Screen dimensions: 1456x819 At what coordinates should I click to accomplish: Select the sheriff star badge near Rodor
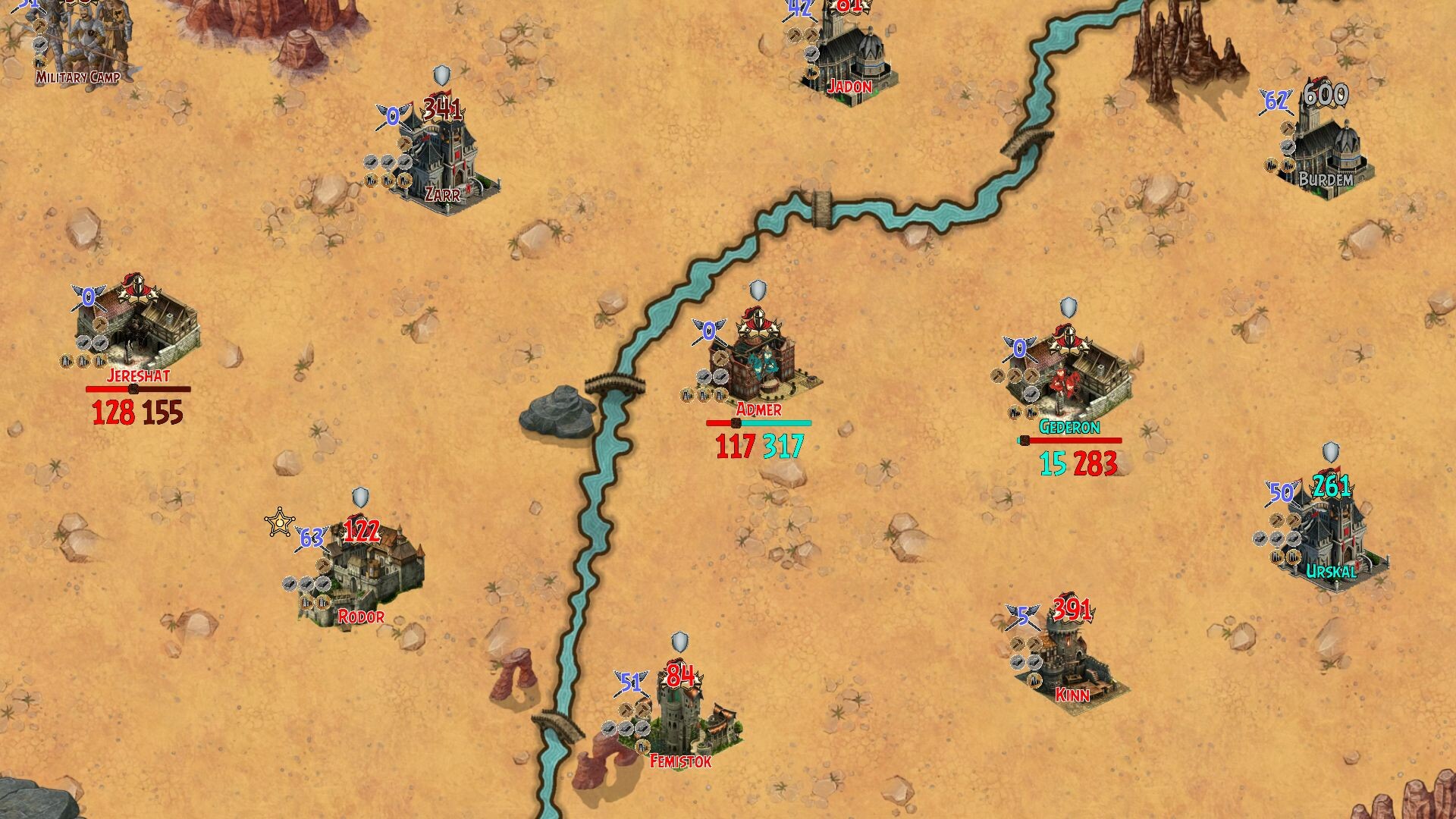click(x=279, y=519)
